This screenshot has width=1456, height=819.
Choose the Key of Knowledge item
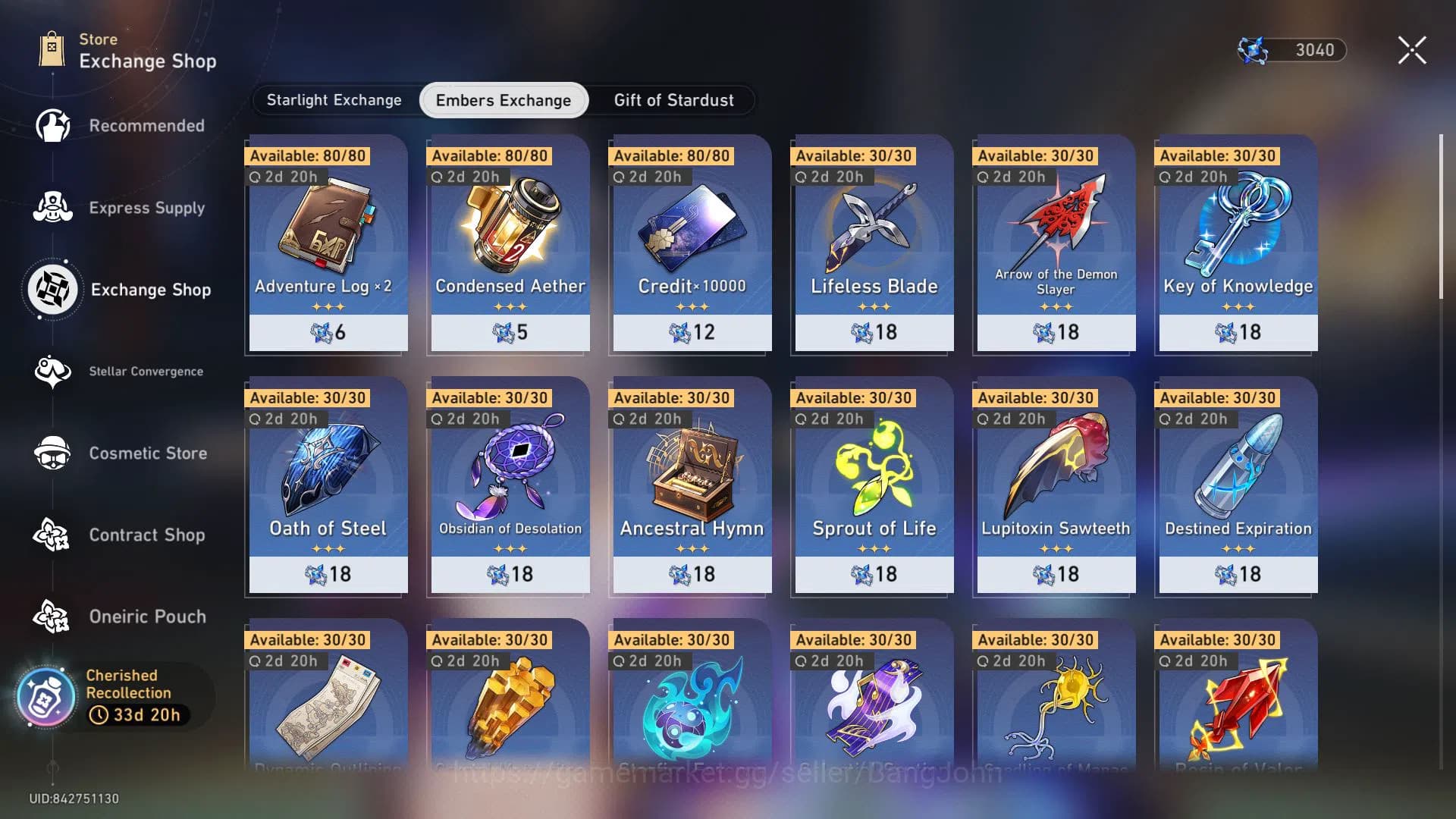tap(1238, 243)
